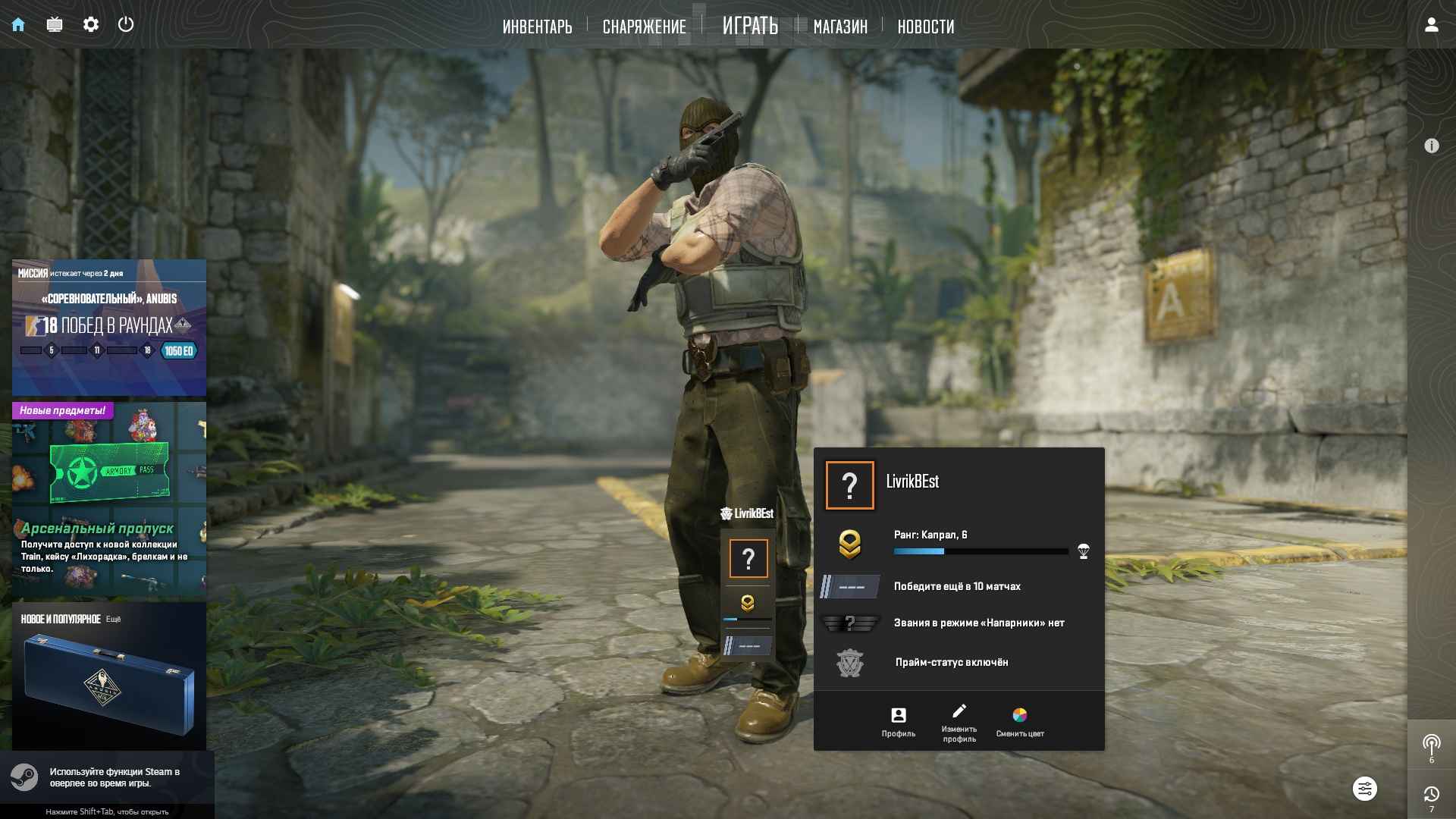Switch to the Снаряжение tab
Image resolution: width=1456 pixels, height=819 pixels.
[644, 27]
